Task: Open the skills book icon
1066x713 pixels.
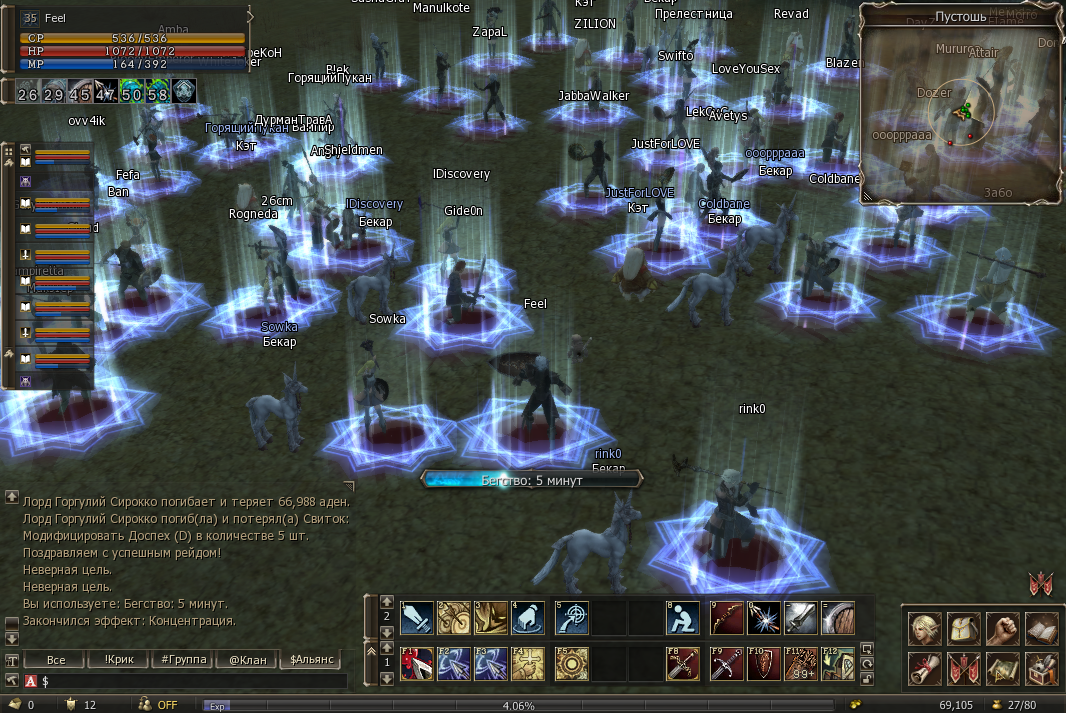Action: tap(1041, 628)
